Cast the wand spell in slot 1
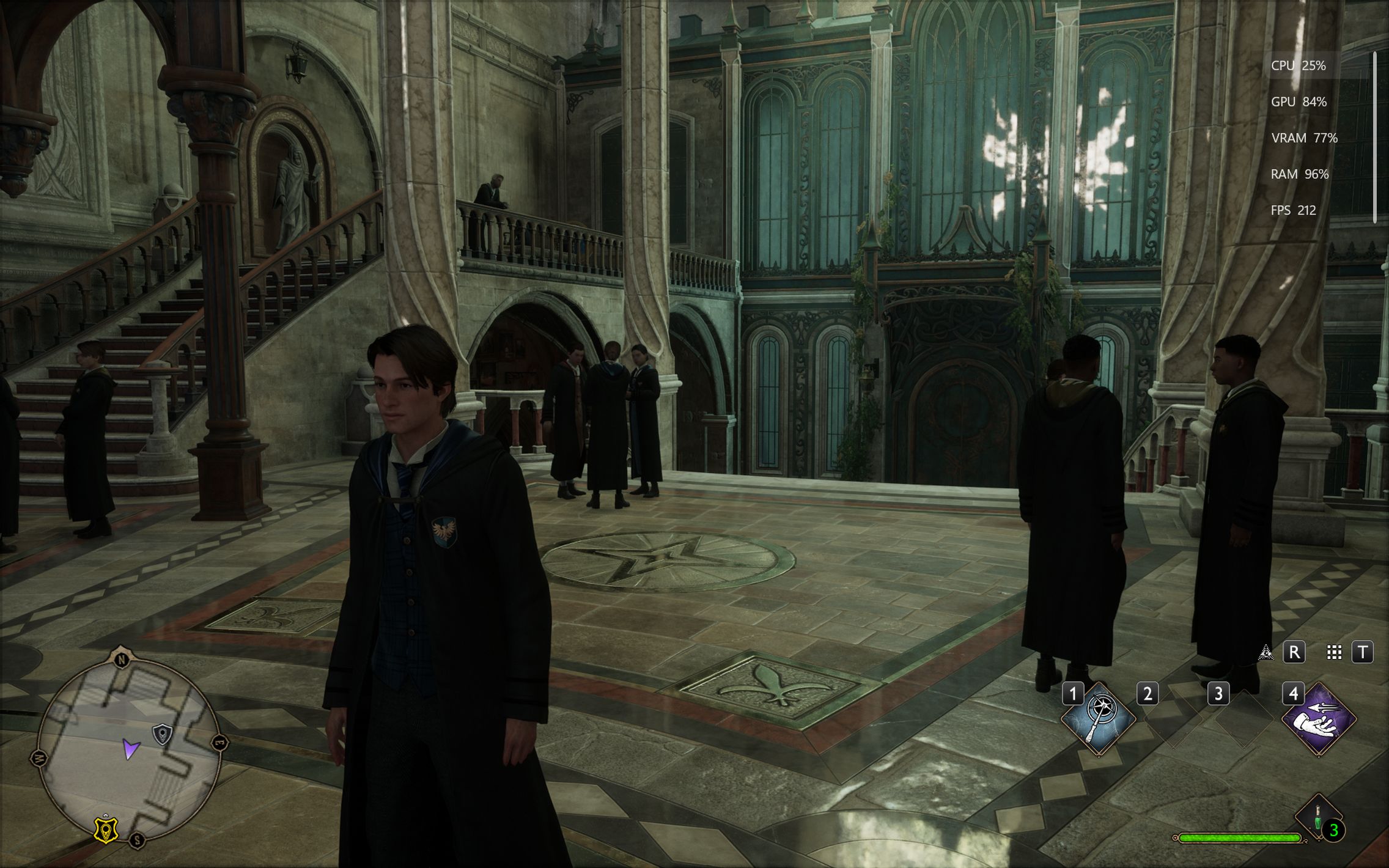Image resolution: width=1389 pixels, height=868 pixels. 1099,719
